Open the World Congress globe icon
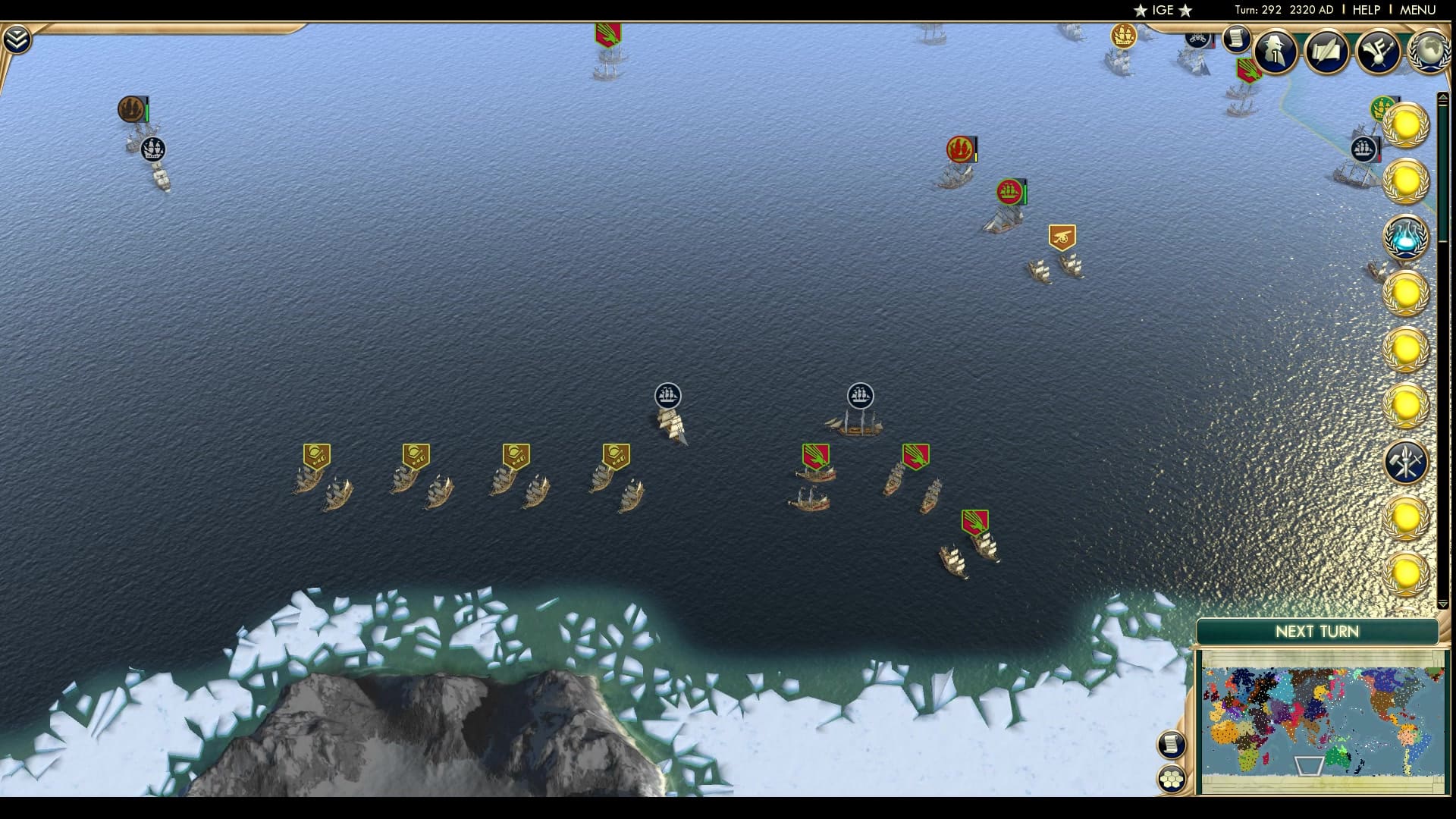The width and height of the screenshot is (1456, 819). [x=1431, y=53]
